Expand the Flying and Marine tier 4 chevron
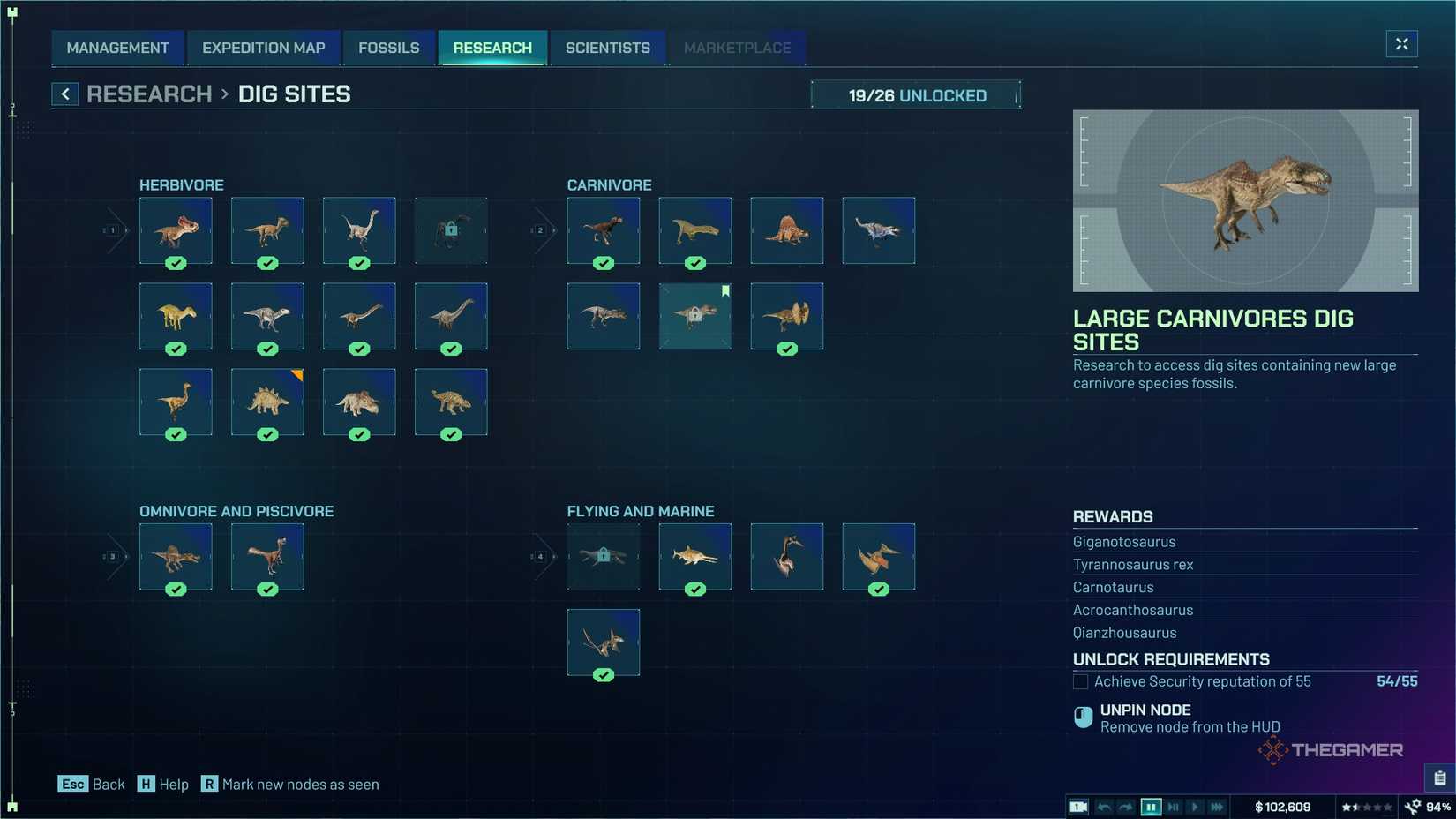Image resolution: width=1456 pixels, height=819 pixels. 540,556
